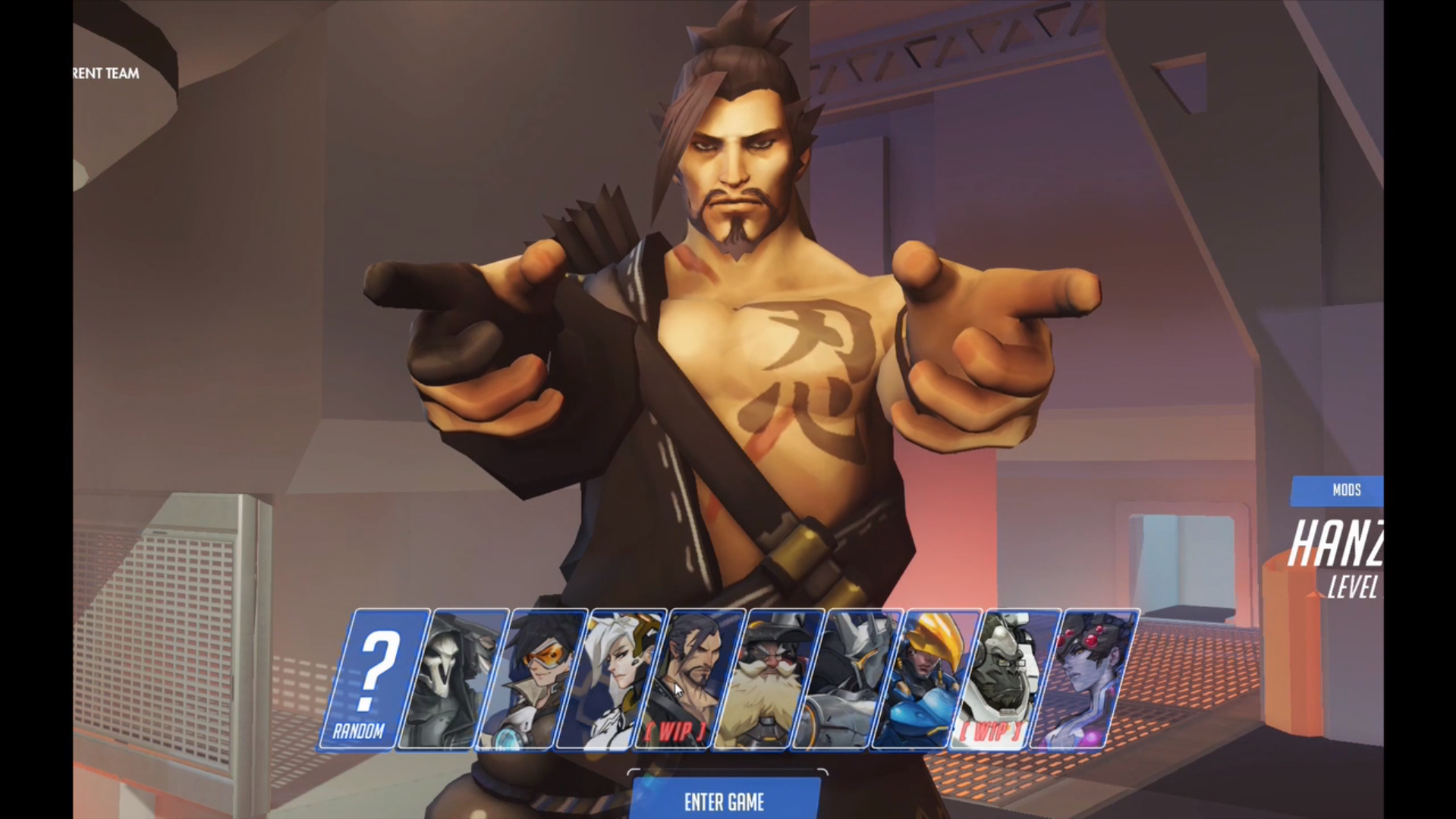Image resolution: width=1456 pixels, height=819 pixels.
Task: Select the Widowmaker hero portrait
Action: tap(1083, 679)
